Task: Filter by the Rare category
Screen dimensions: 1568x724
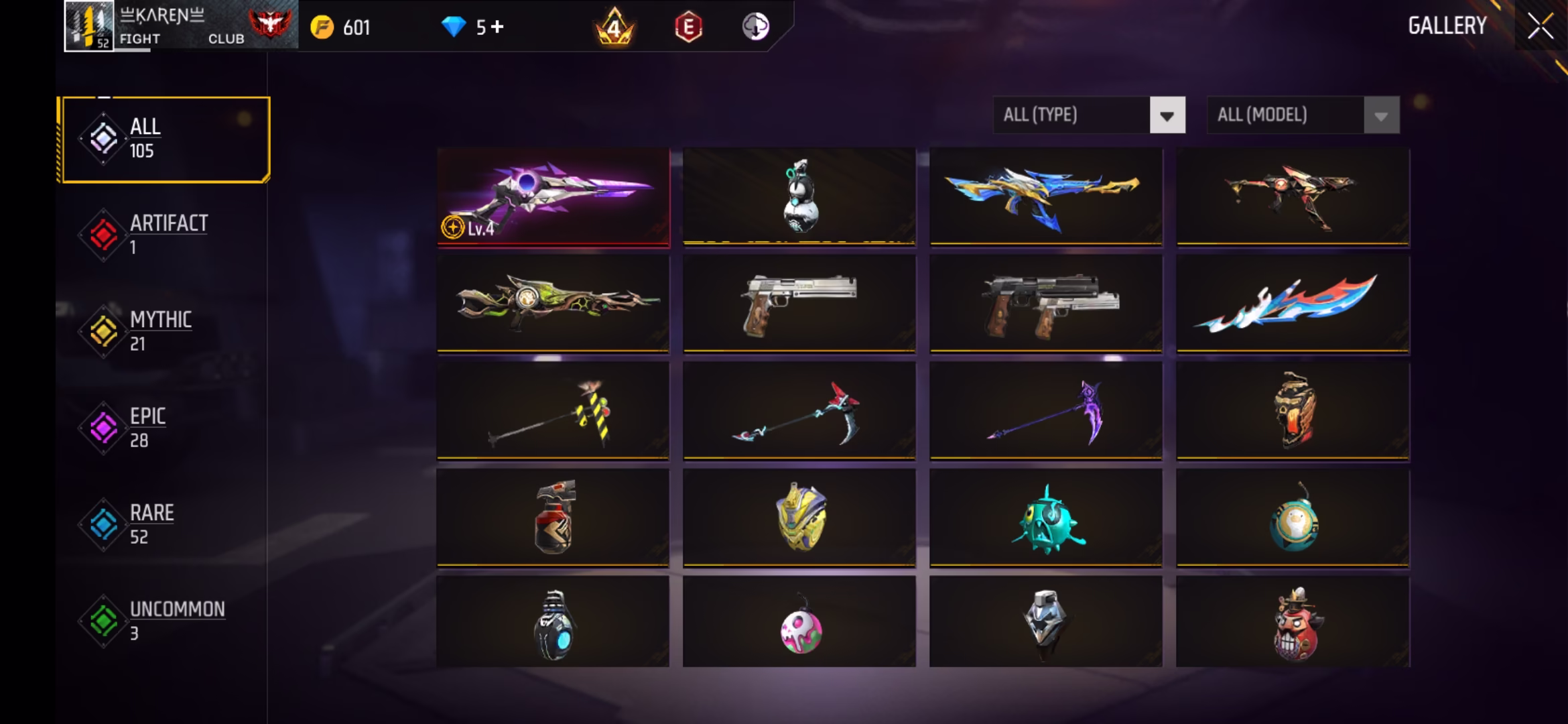Action: click(x=165, y=524)
